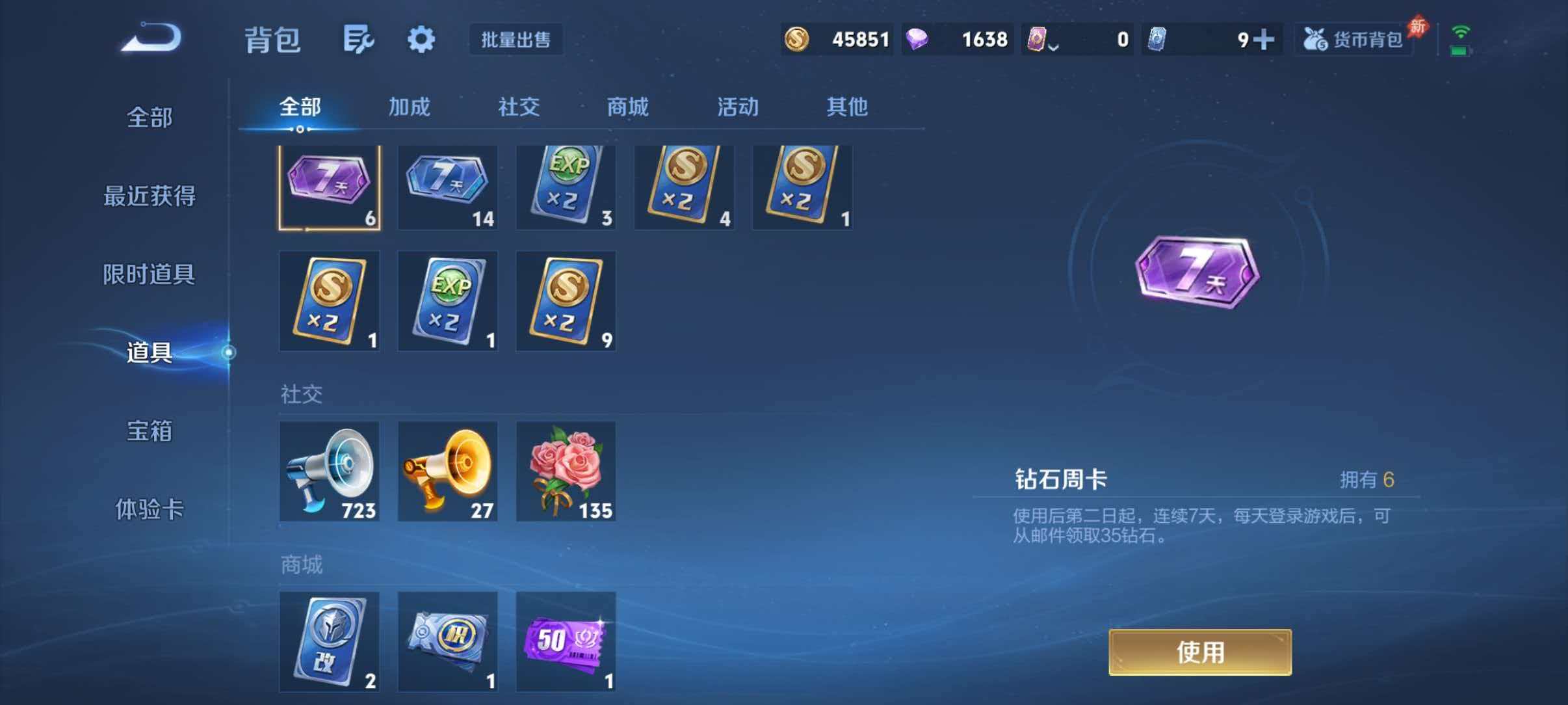Select the EXP ×2 double experience card
This screenshot has width=1568, height=705.
566,187
